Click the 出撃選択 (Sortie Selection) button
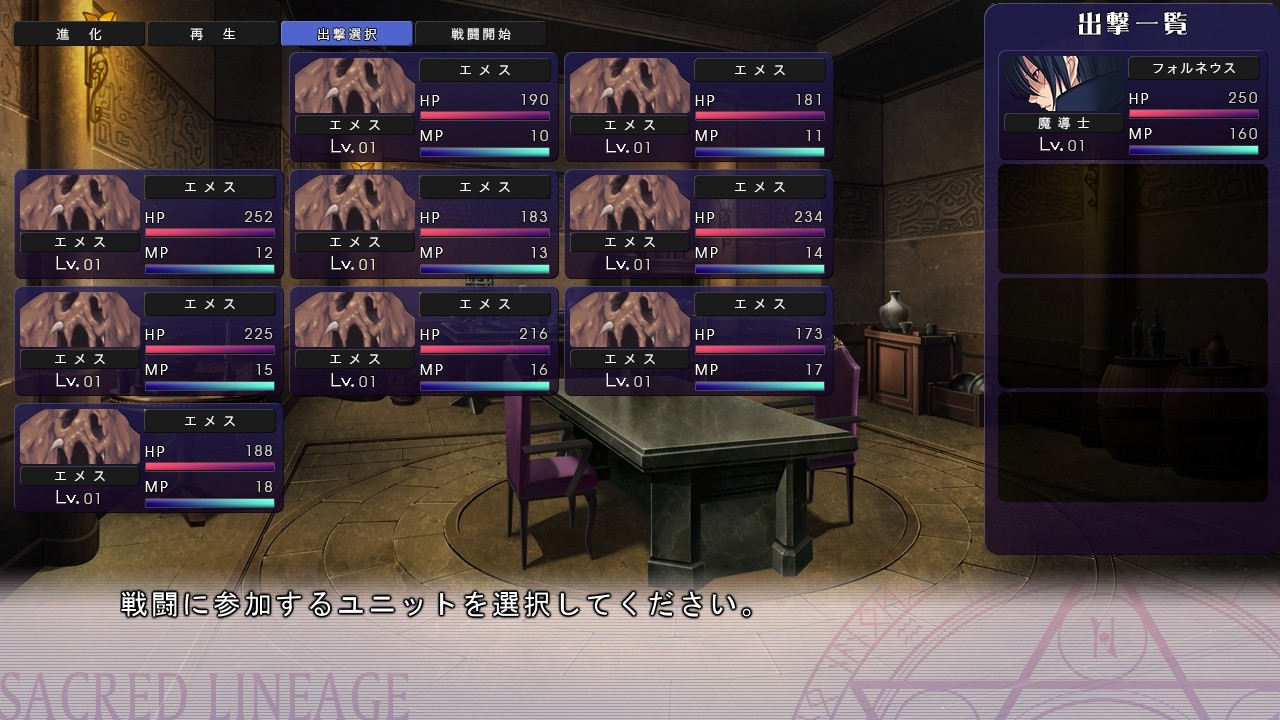Screen dimensions: 1280x720 (348, 33)
